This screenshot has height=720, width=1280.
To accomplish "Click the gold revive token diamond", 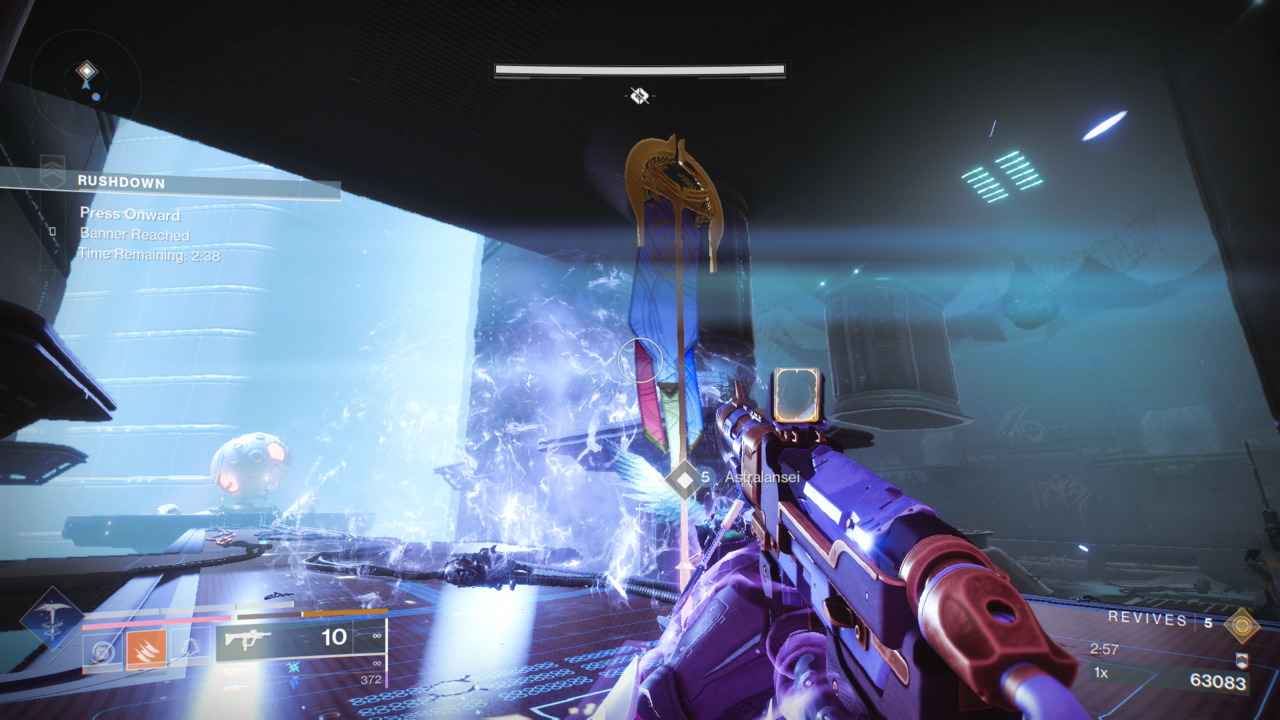I will [x=1242, y=624].
